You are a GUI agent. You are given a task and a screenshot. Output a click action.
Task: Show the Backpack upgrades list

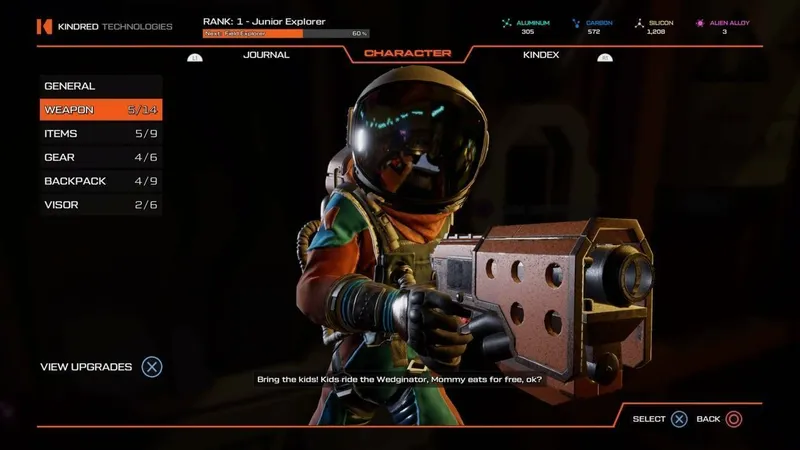point(100,181)
